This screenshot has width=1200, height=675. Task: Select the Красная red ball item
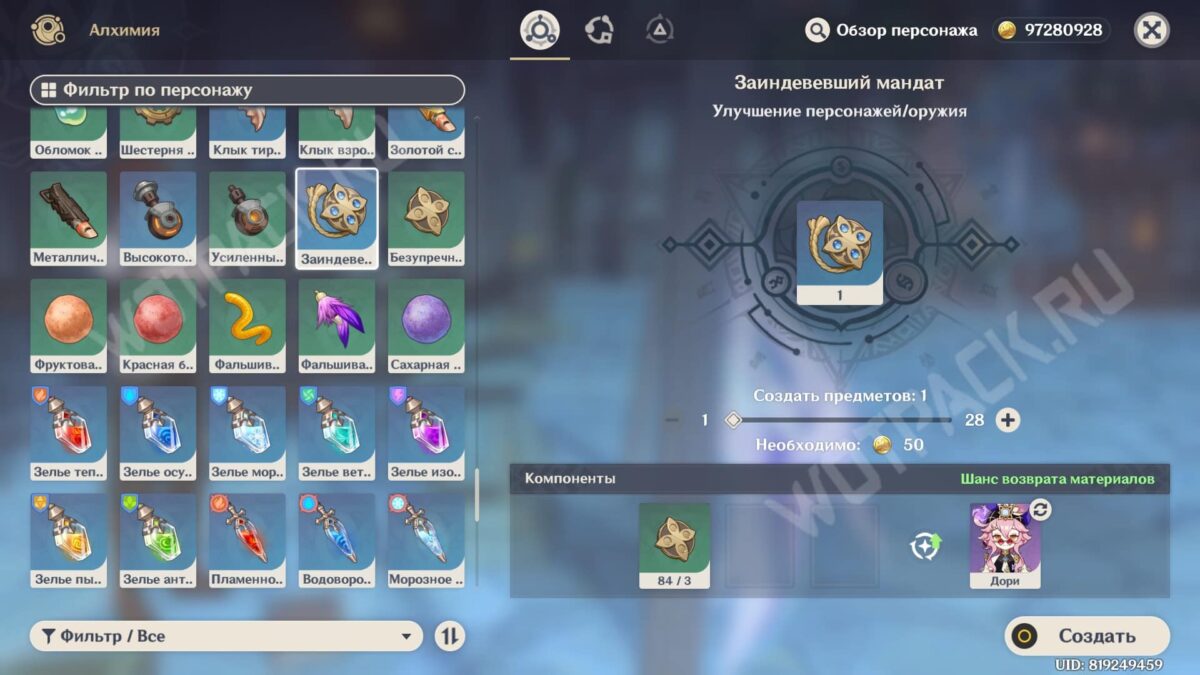click(158, 325)
